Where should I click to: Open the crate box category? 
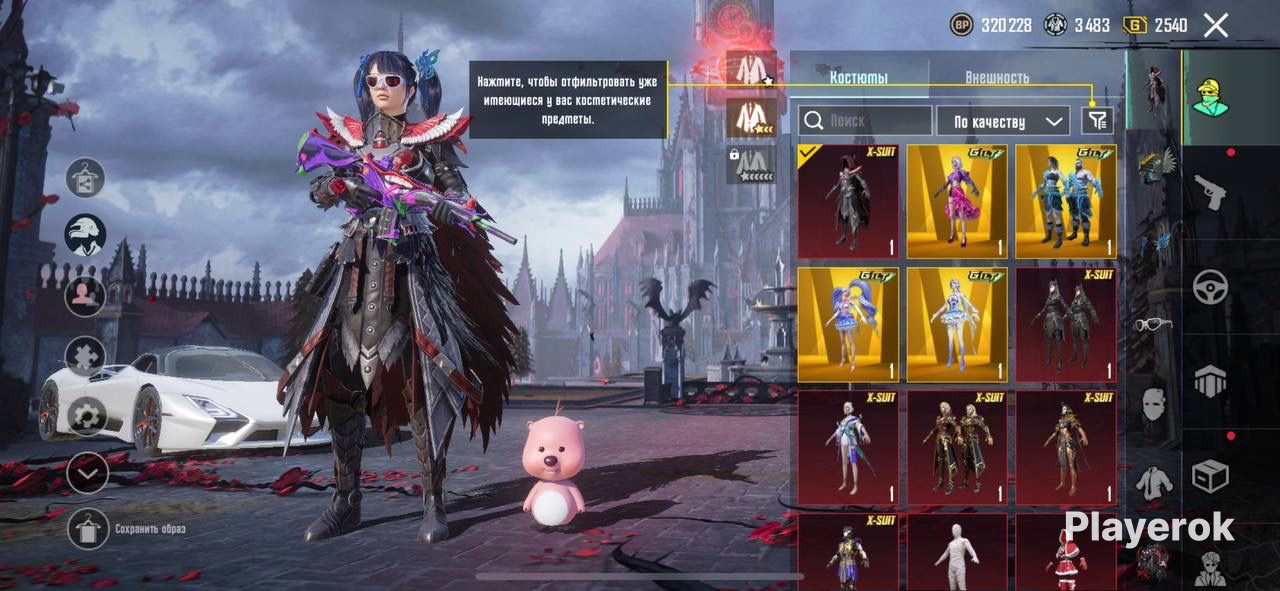click(x=1210, y=477)
